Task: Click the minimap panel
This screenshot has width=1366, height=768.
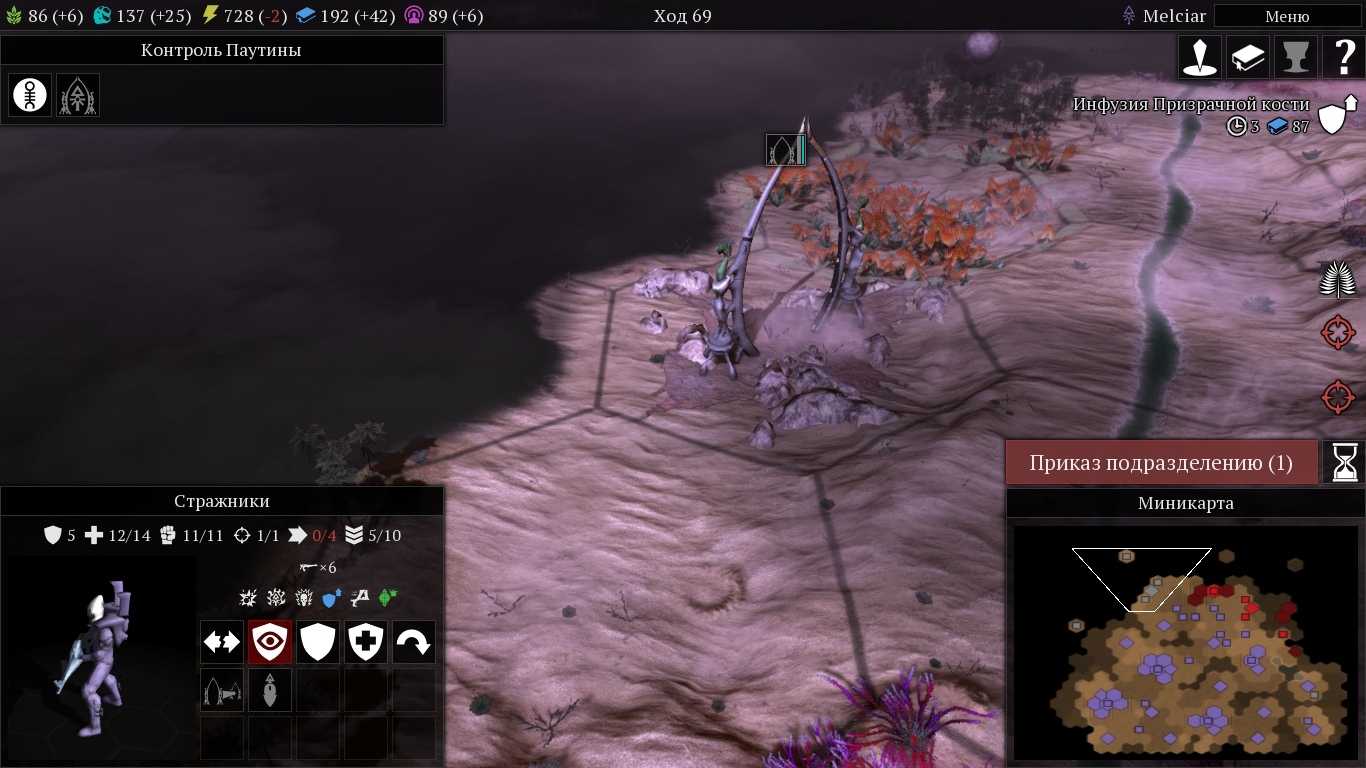Action: (x=1185, y=640)
